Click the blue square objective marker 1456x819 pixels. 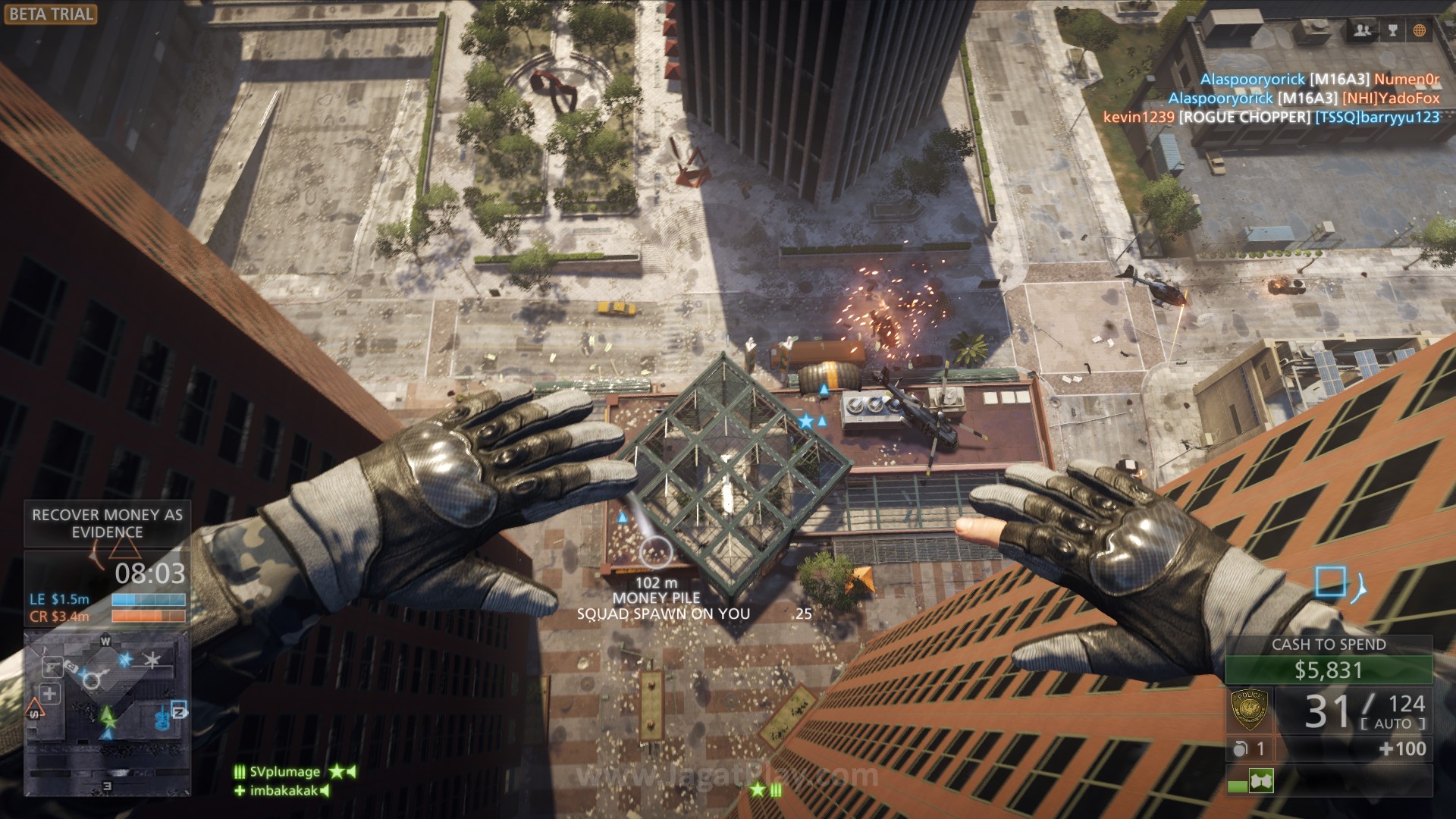click(1329, 582)
